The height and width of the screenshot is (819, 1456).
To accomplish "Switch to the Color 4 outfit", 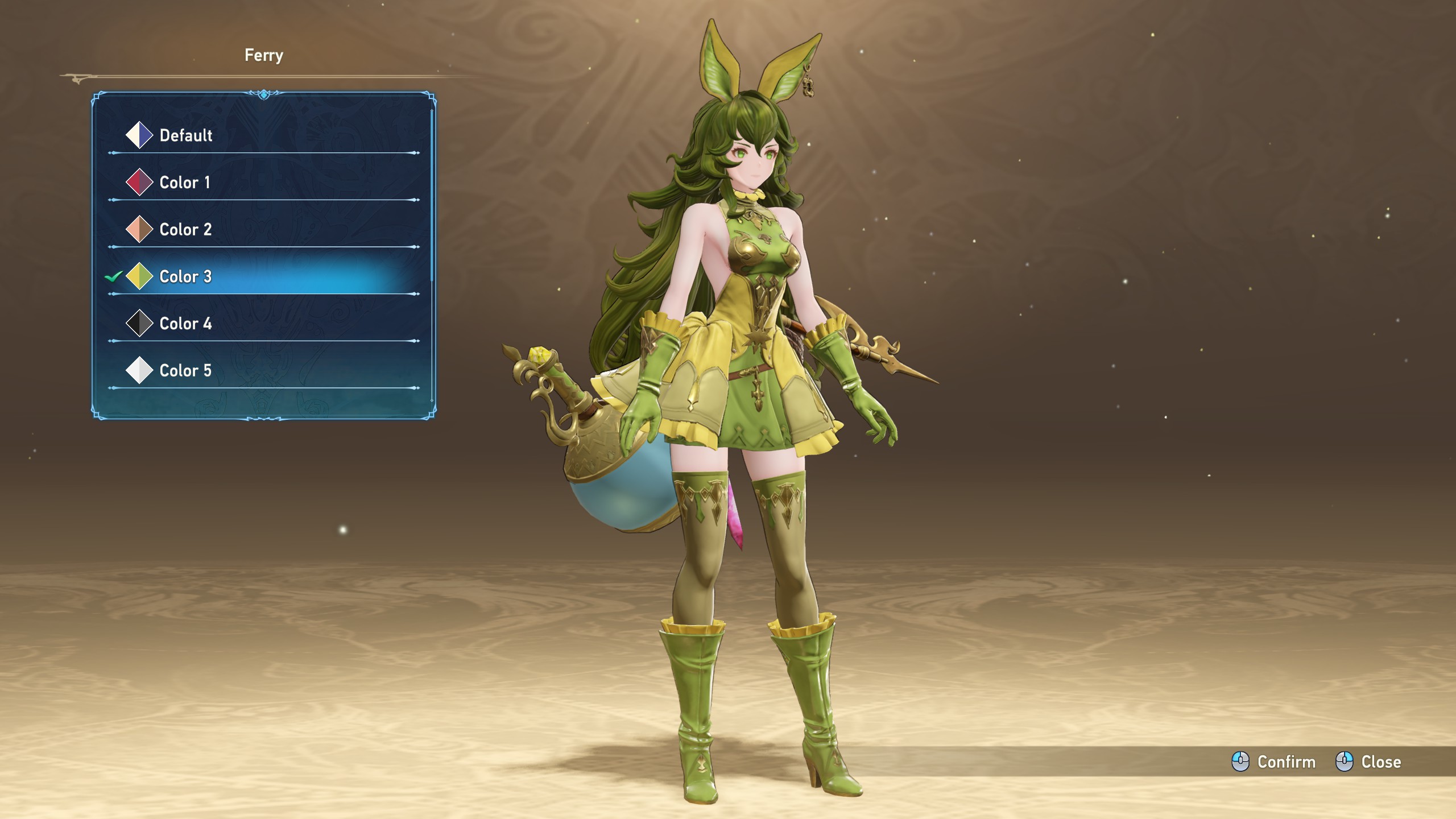I will (185, 324).
